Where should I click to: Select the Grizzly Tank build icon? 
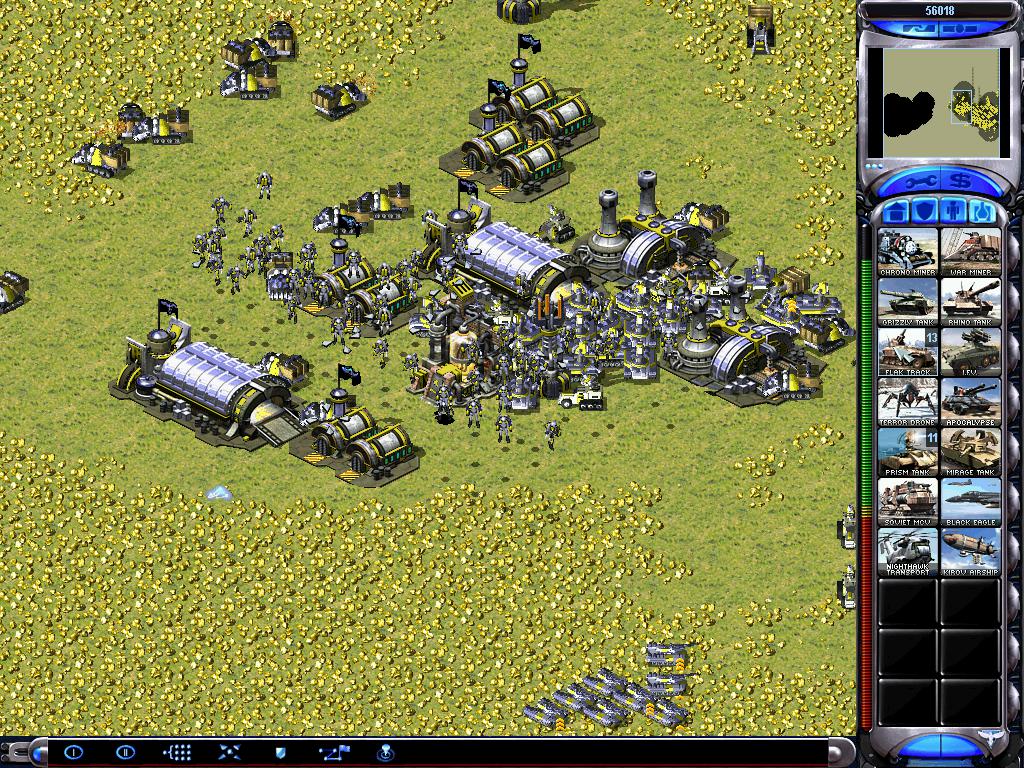[908, 301]
